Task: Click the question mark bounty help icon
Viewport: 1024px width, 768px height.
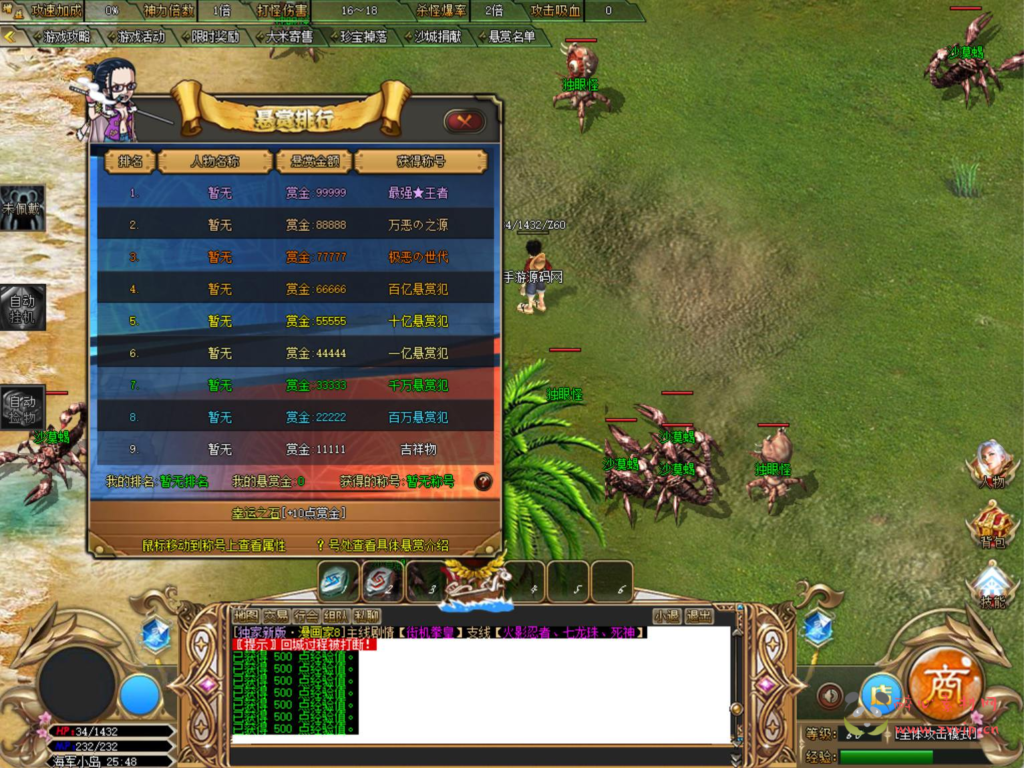Action: pos(483,481)
